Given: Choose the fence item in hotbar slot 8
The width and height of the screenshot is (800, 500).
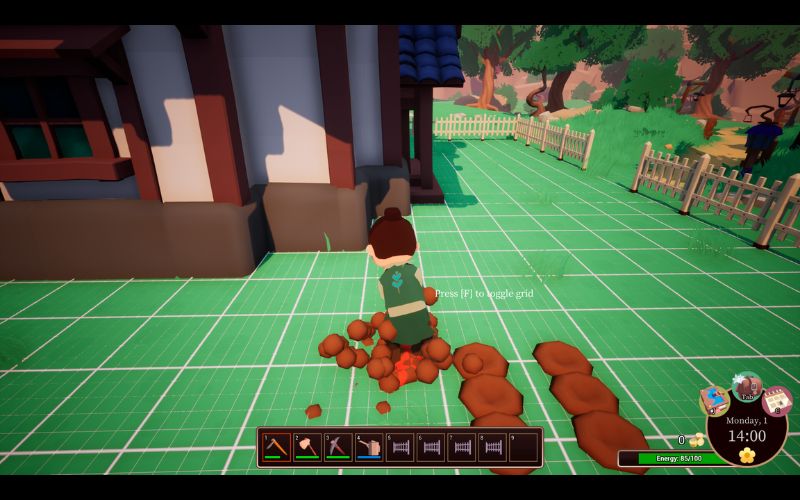Looking at the screenshot, I should (x=492, y=447).
